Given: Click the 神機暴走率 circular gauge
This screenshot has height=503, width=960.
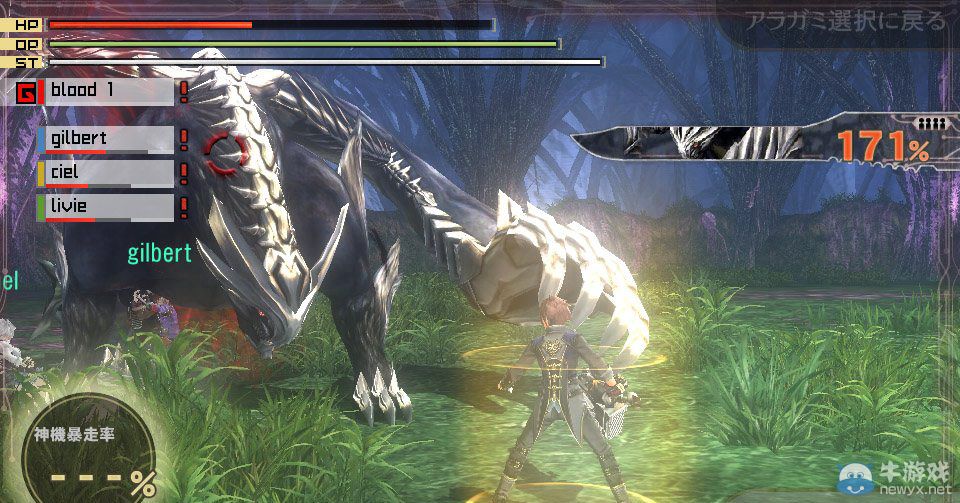Looking at the screenshot, I should [88, 449].
